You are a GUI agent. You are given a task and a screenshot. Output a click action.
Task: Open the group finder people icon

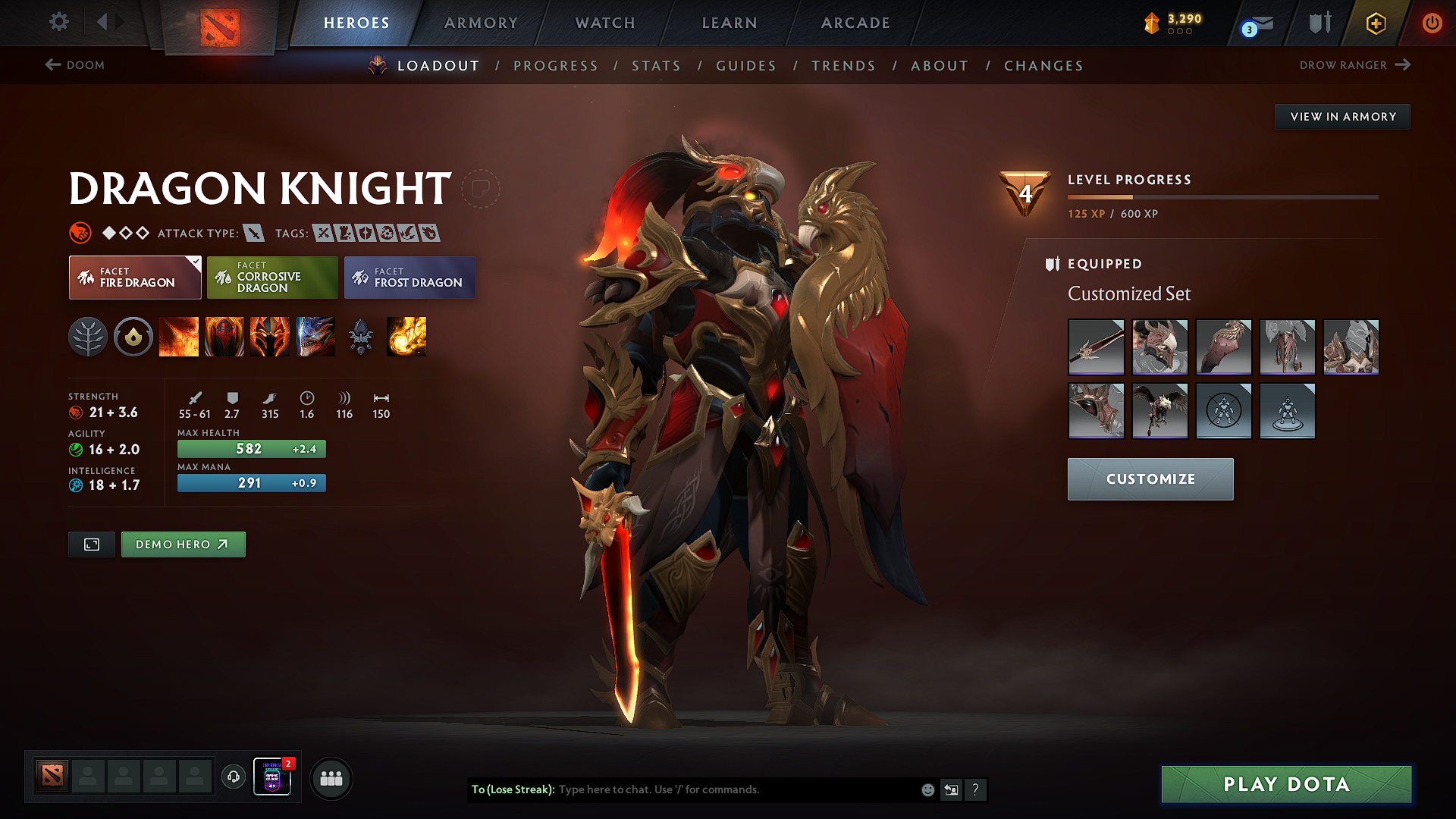pos(331,778)
